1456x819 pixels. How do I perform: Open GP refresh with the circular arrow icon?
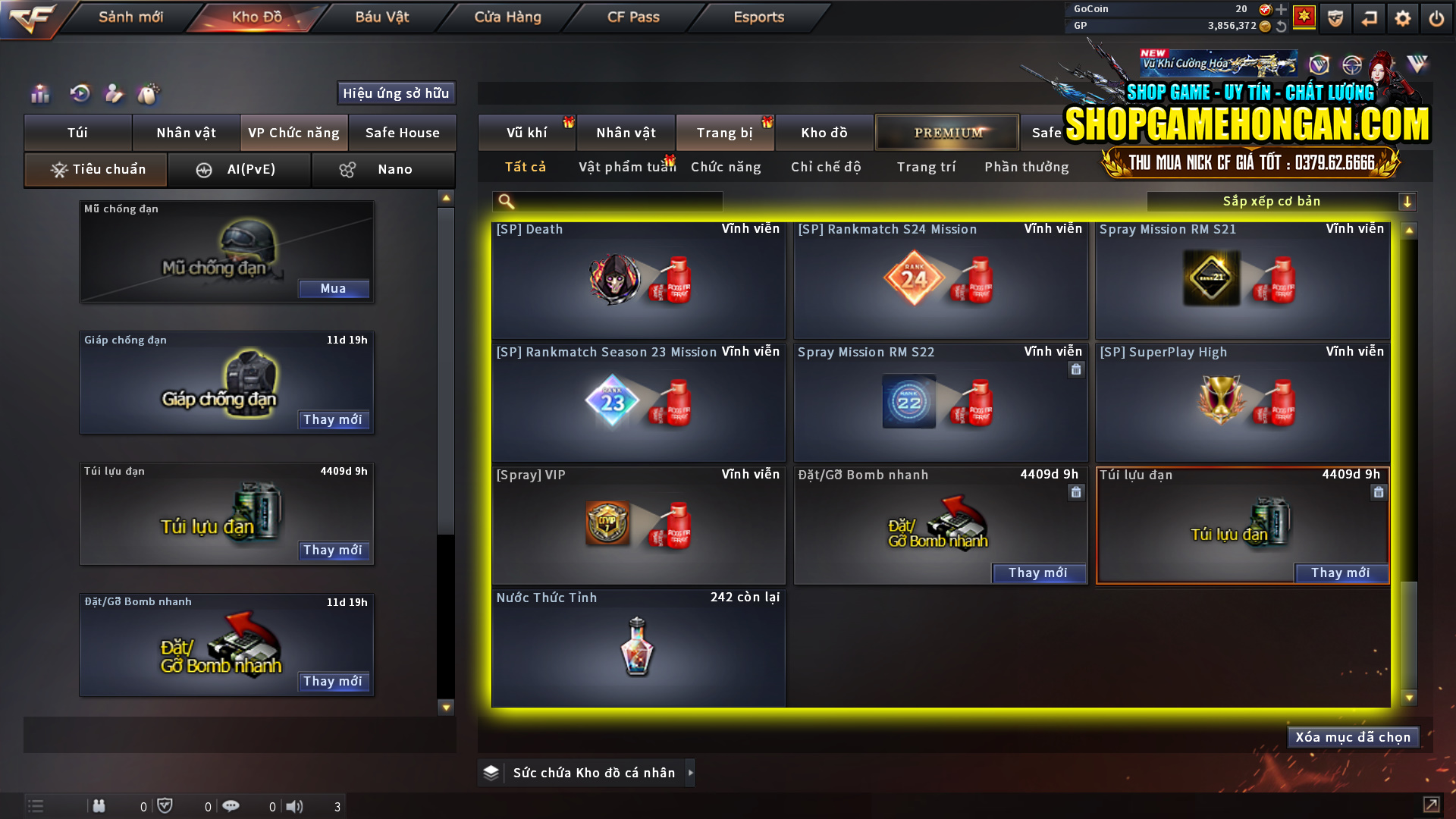pyautogui.click(x=1282, y=25)
